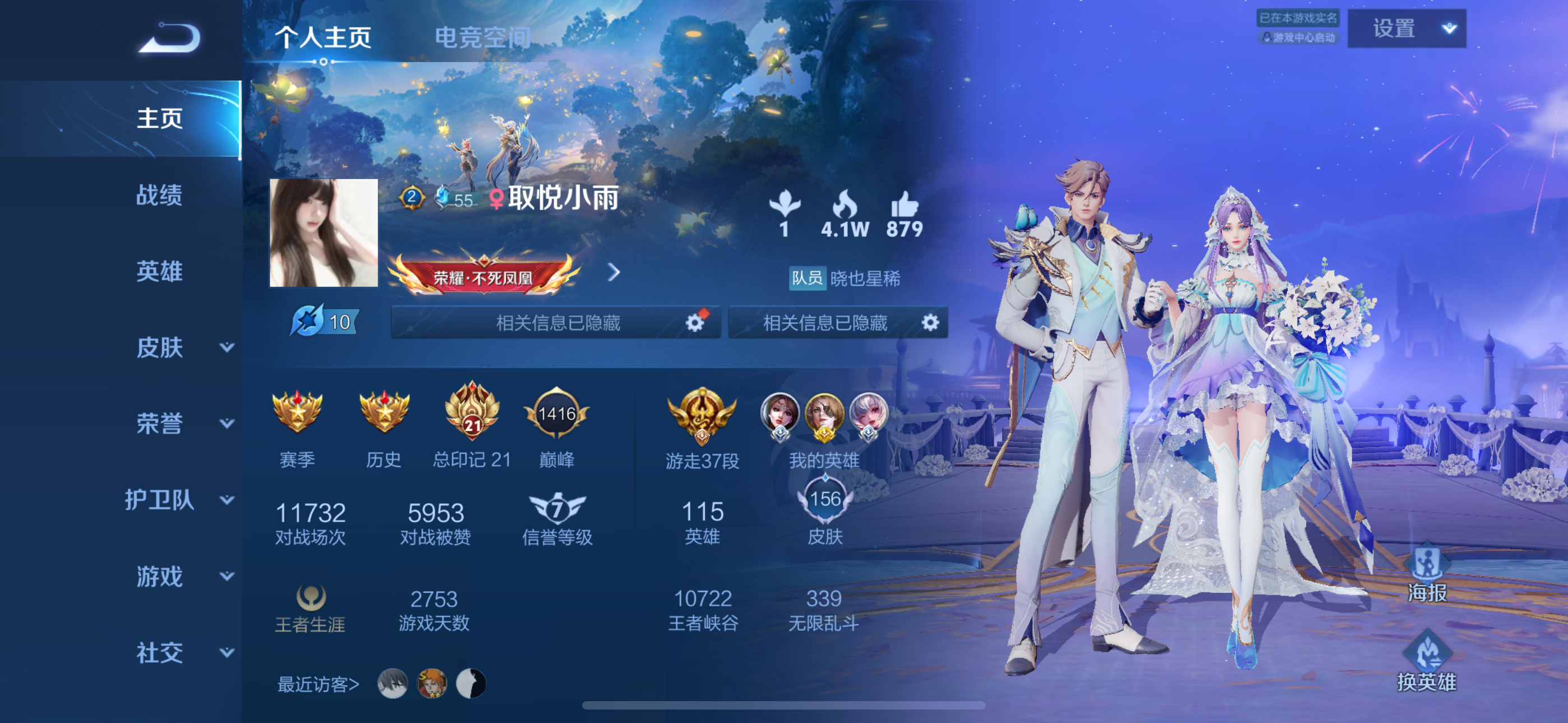Open the 王者生涯 career stats

point(311,609)
